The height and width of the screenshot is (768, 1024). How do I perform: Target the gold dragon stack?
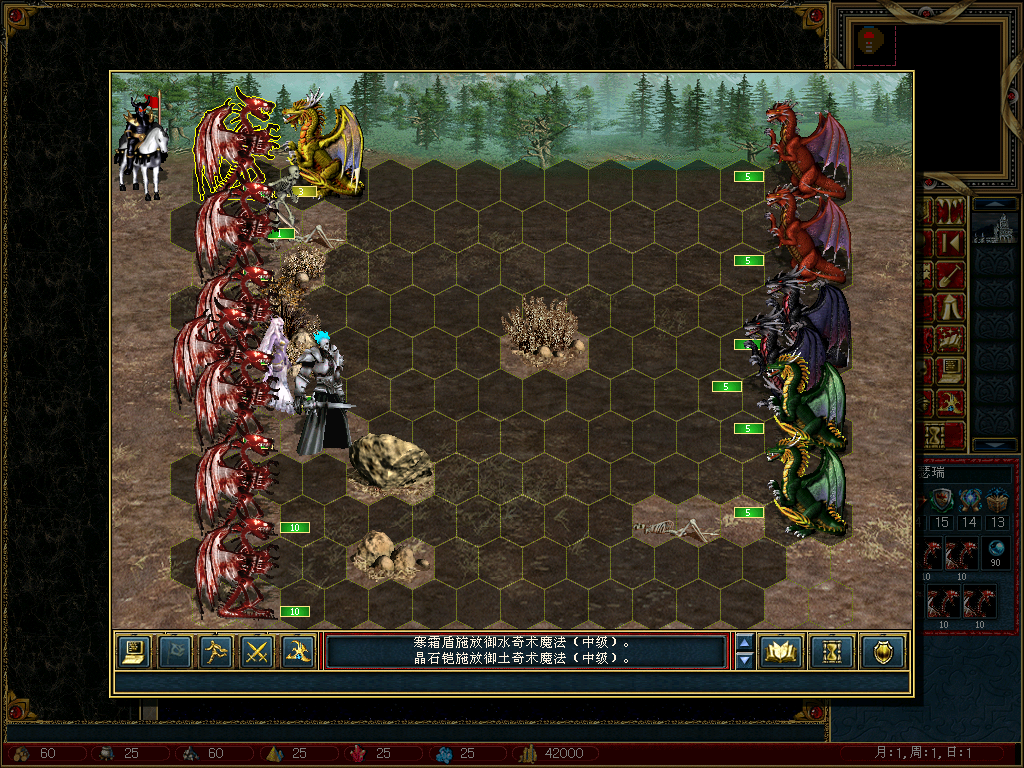click(320, 145)
